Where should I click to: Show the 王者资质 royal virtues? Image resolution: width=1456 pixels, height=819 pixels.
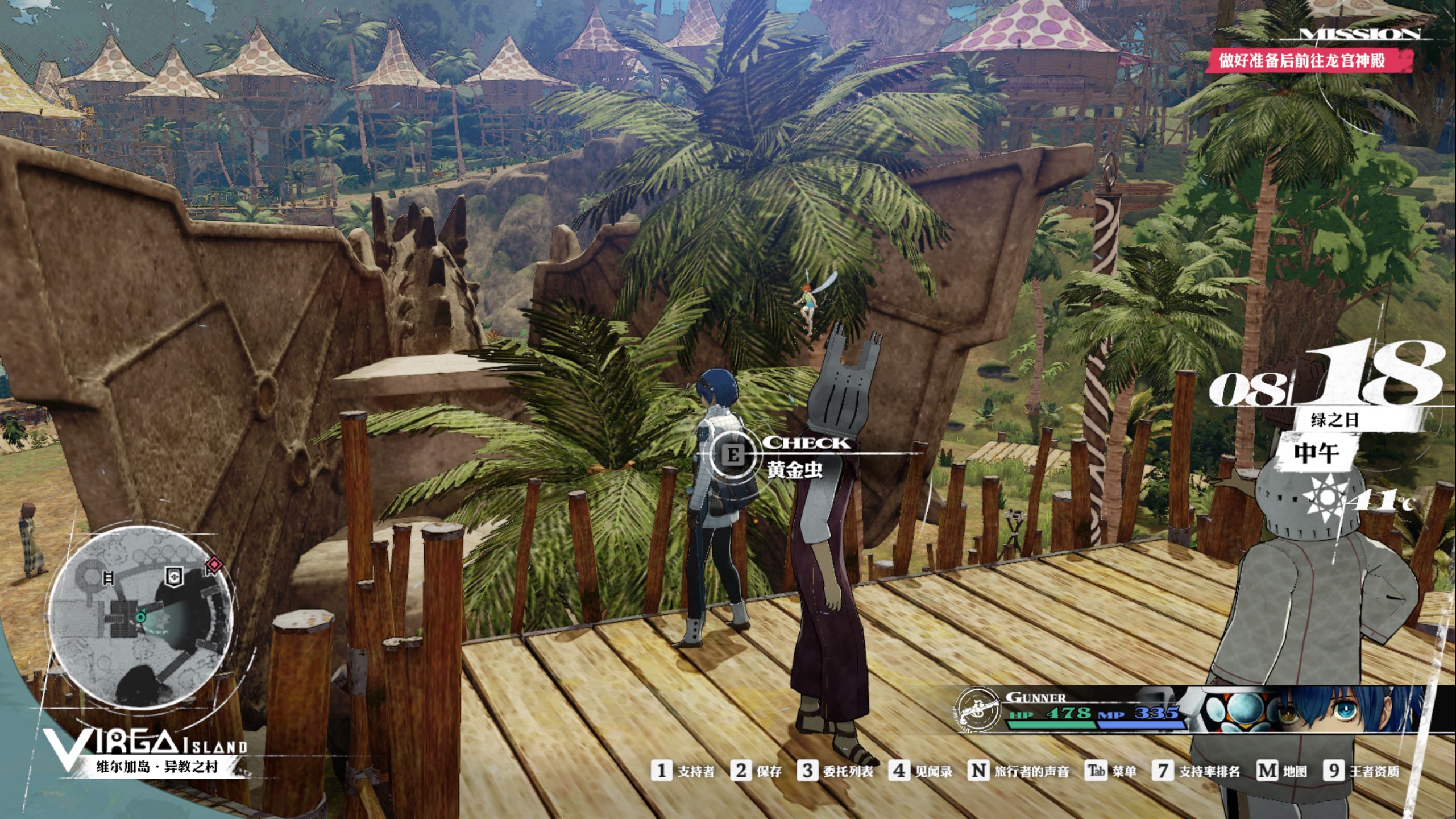pyautogui.click(x=1361, y=771)
